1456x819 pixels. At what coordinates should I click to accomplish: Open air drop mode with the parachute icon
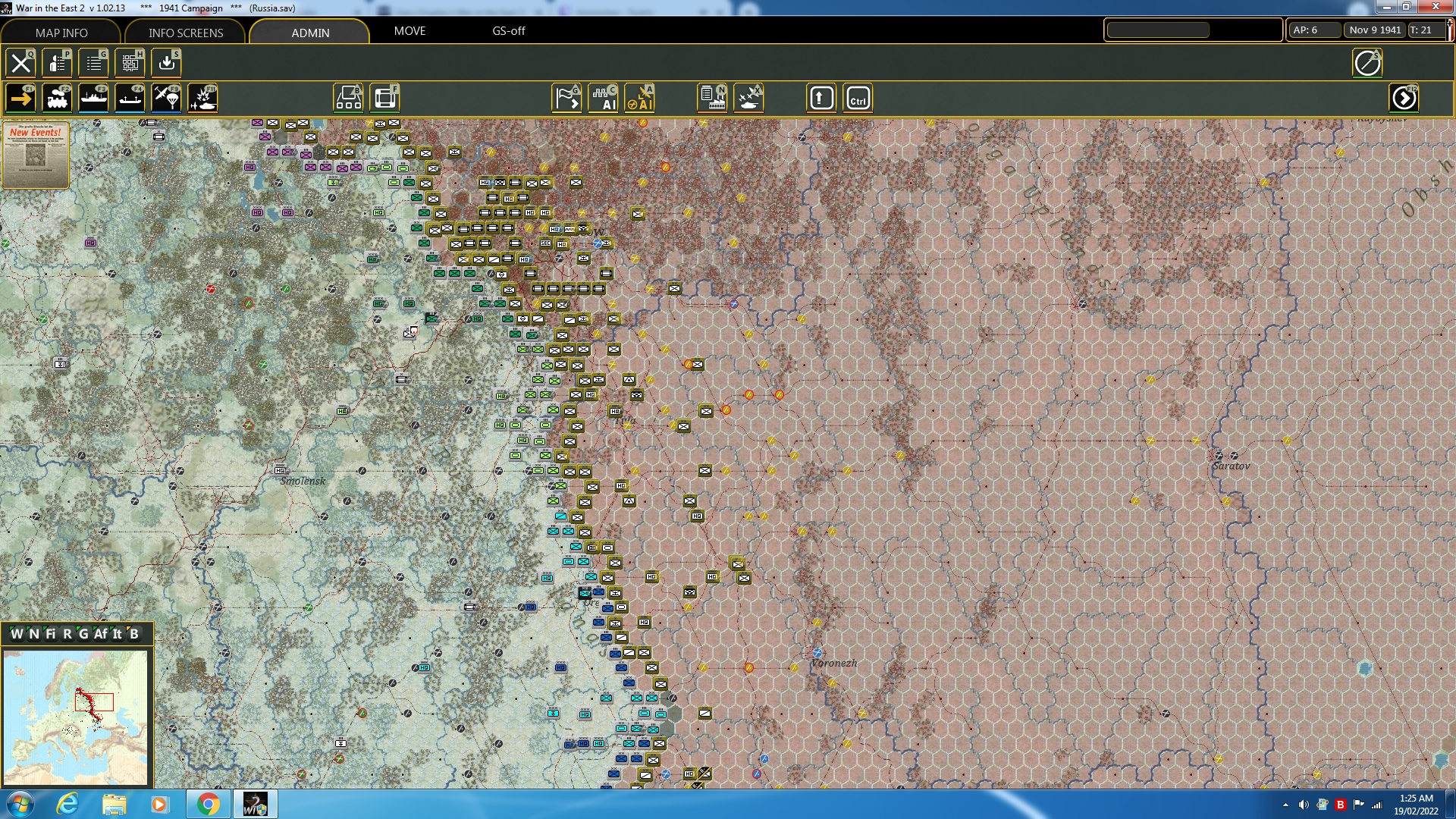[166, 98]
